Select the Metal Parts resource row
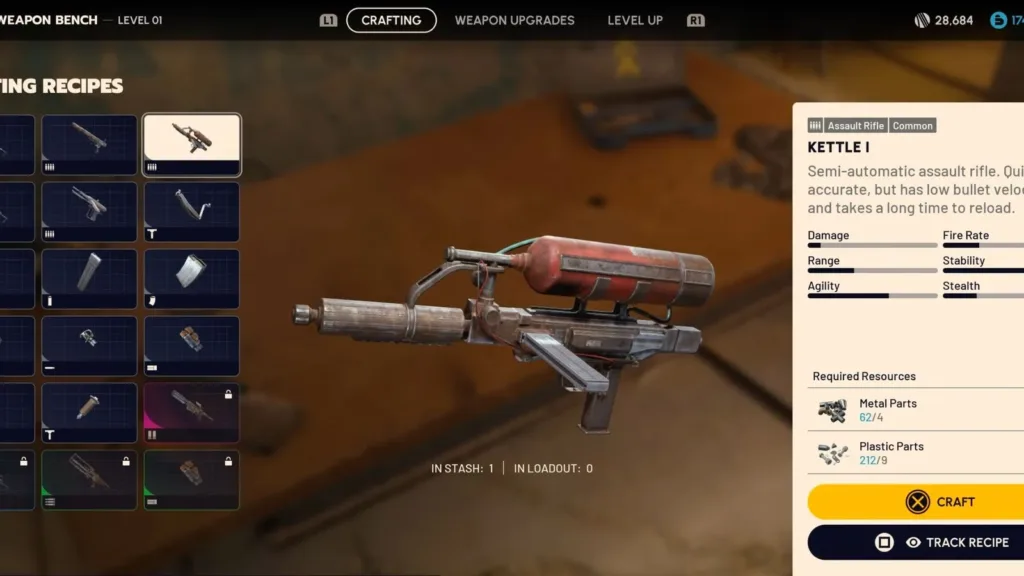1024x576 pixels. pyautogui.click(x=915, y=410)
